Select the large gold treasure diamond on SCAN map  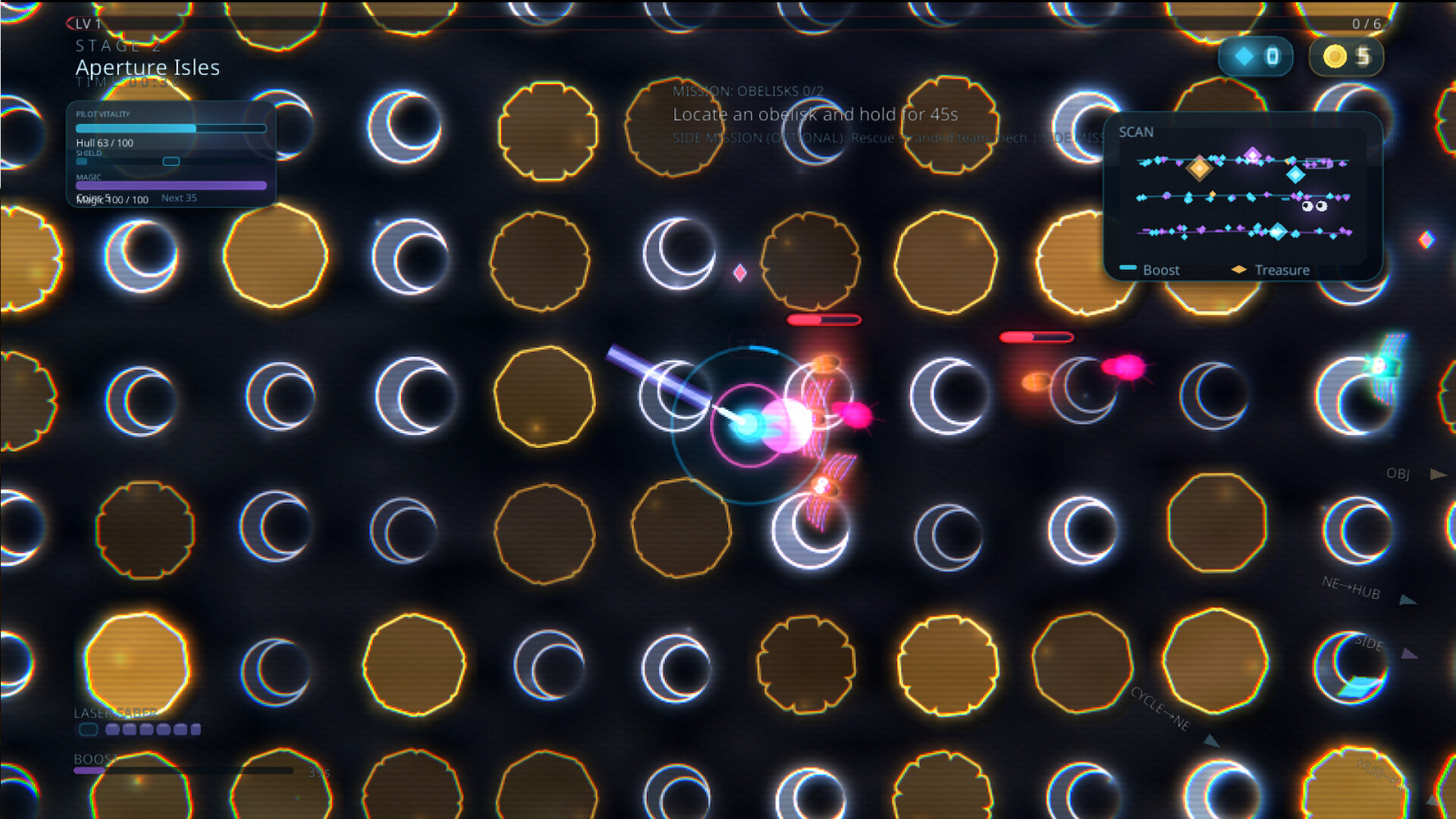(x=1200, y=168)
